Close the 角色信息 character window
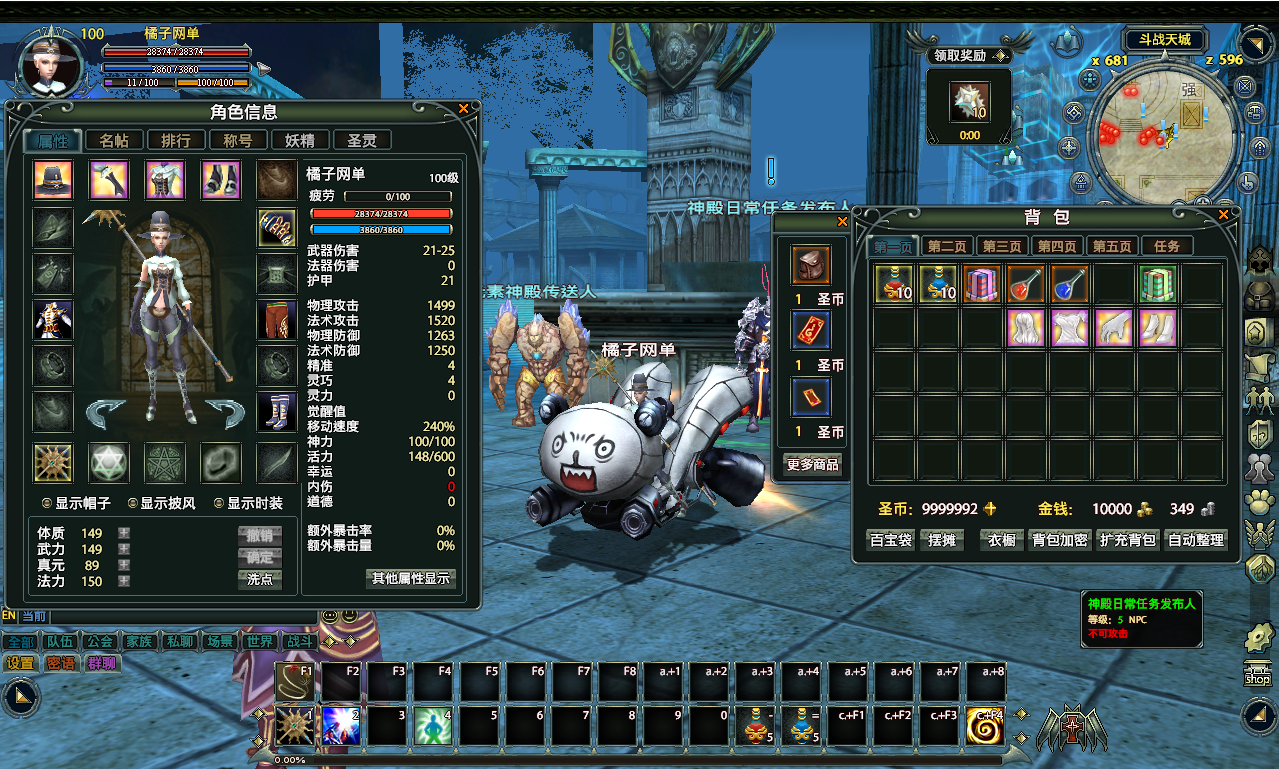 [463, 109]
